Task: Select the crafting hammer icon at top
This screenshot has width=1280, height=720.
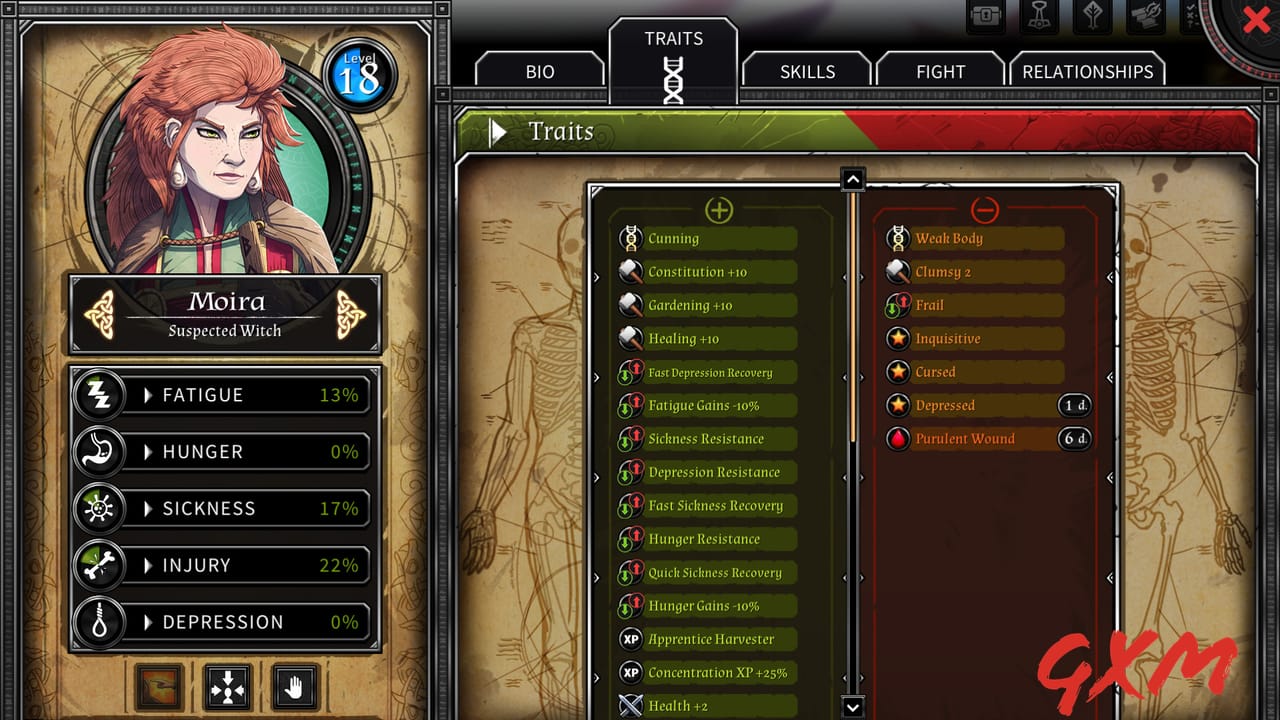Action: pyautogui.click(x=1038, y=16)
